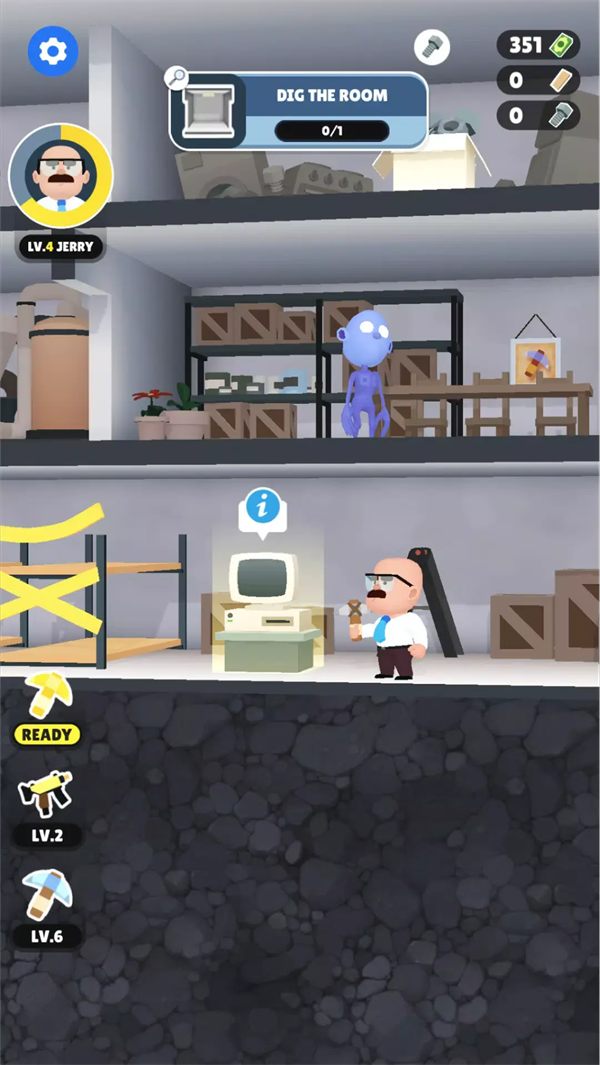The image size is (600, 1065).
Task: Tap the white screw icon bubble
Action: click(x=432, y=47)
